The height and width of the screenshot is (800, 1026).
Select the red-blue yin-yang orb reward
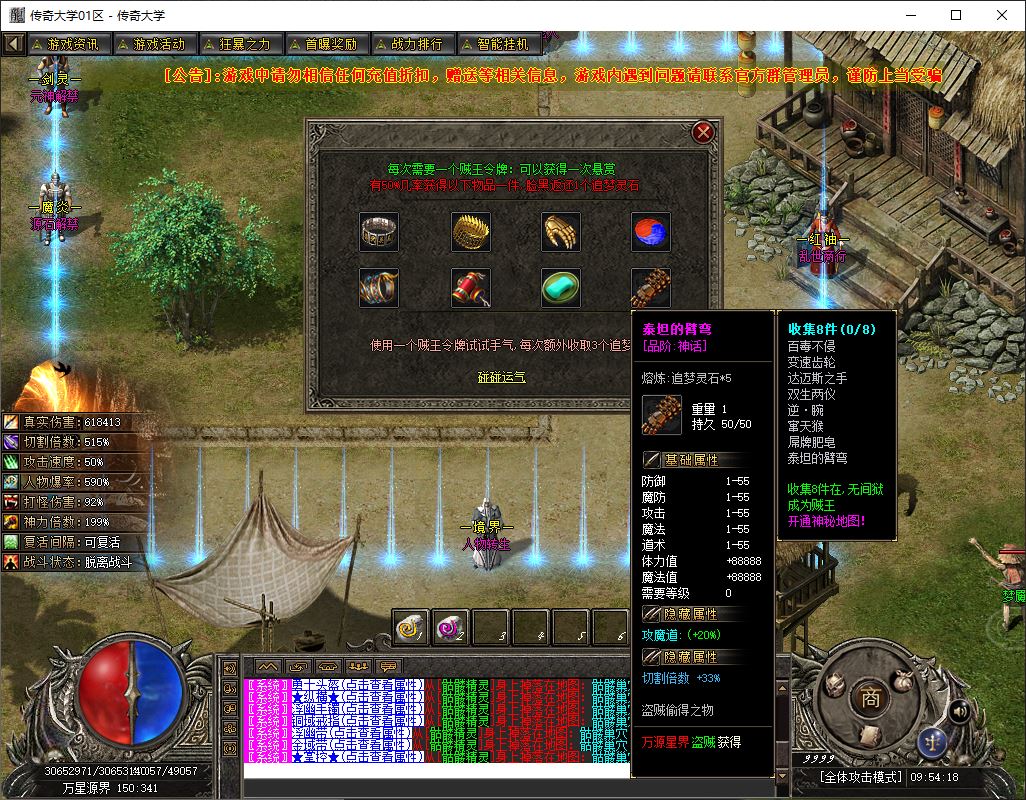click(651, 232)
